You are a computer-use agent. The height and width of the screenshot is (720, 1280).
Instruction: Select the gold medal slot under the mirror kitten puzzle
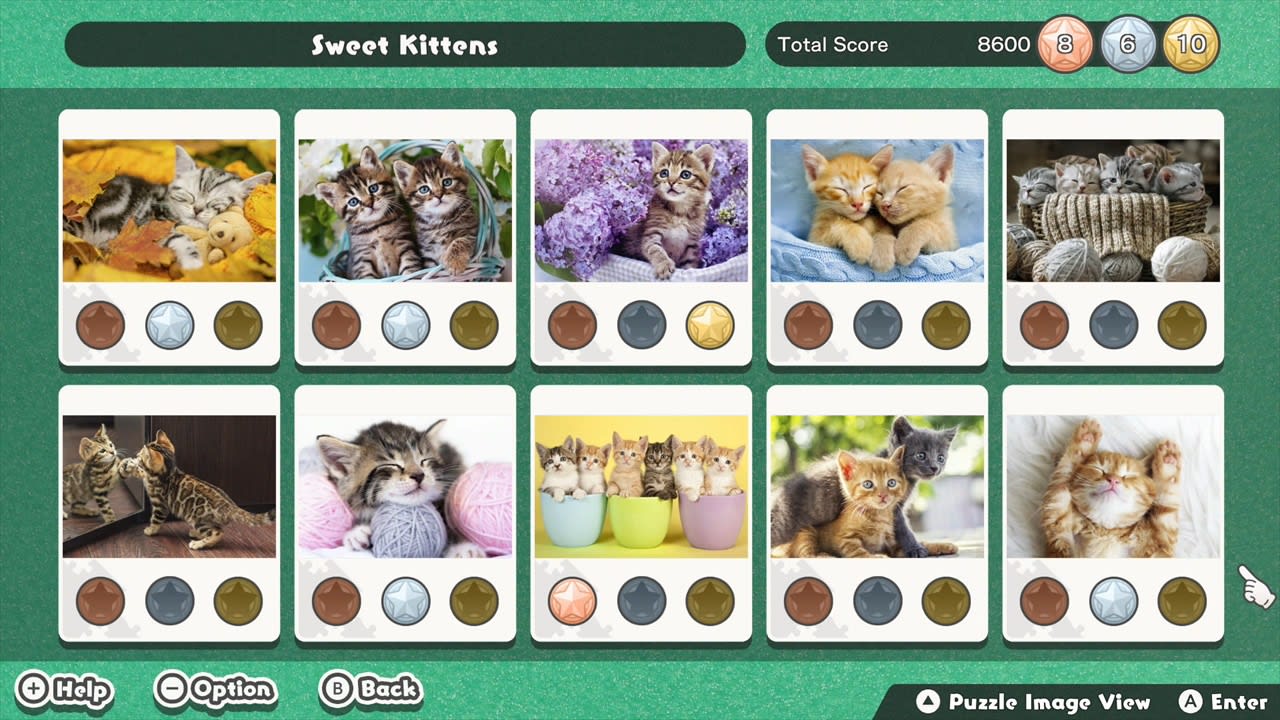(x=237, y=600)
